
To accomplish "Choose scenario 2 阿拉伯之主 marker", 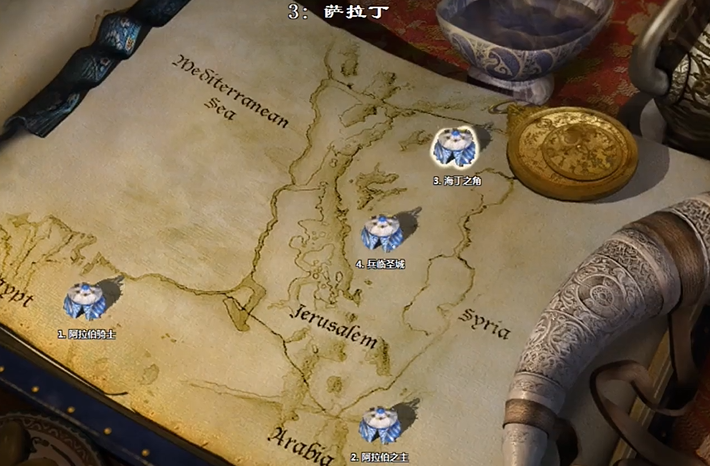I will (379, 426).
